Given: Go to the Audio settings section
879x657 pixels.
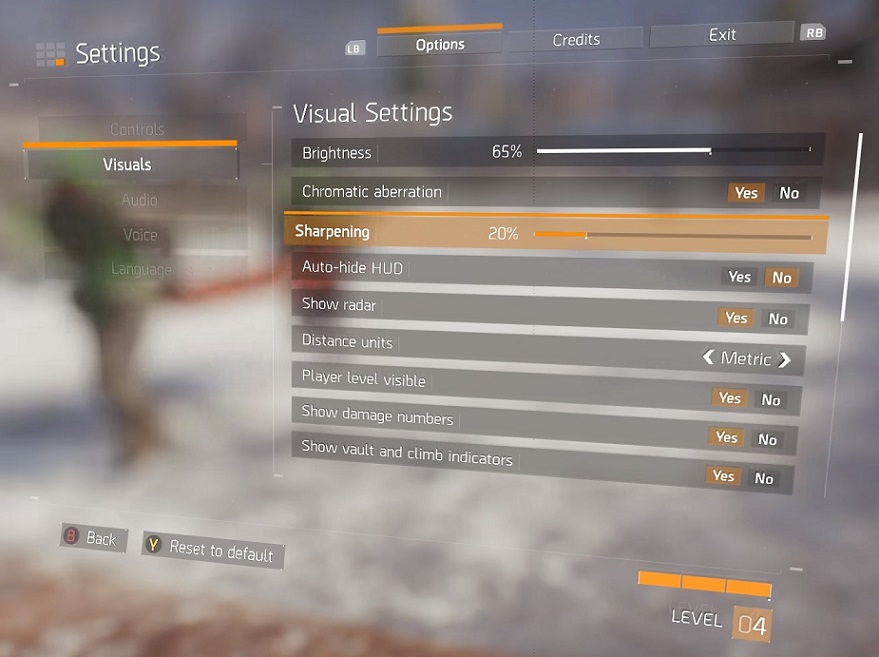Looking at the screenshot, I should (x=139, y=200).
